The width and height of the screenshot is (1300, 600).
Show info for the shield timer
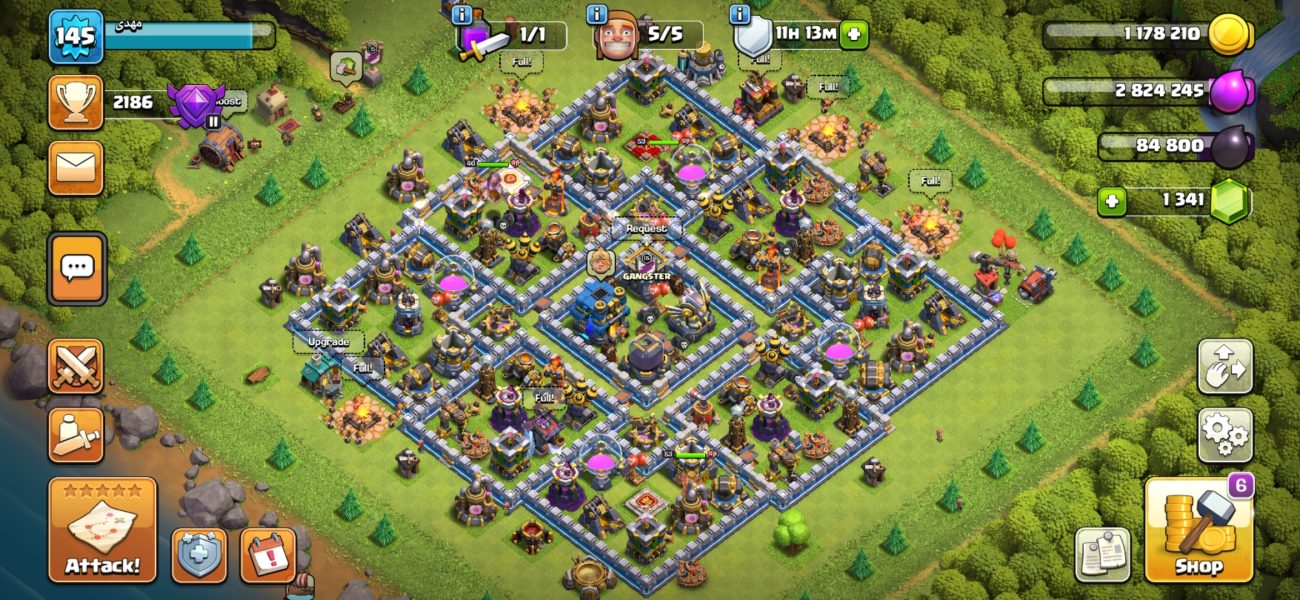[x=740, y=15]
